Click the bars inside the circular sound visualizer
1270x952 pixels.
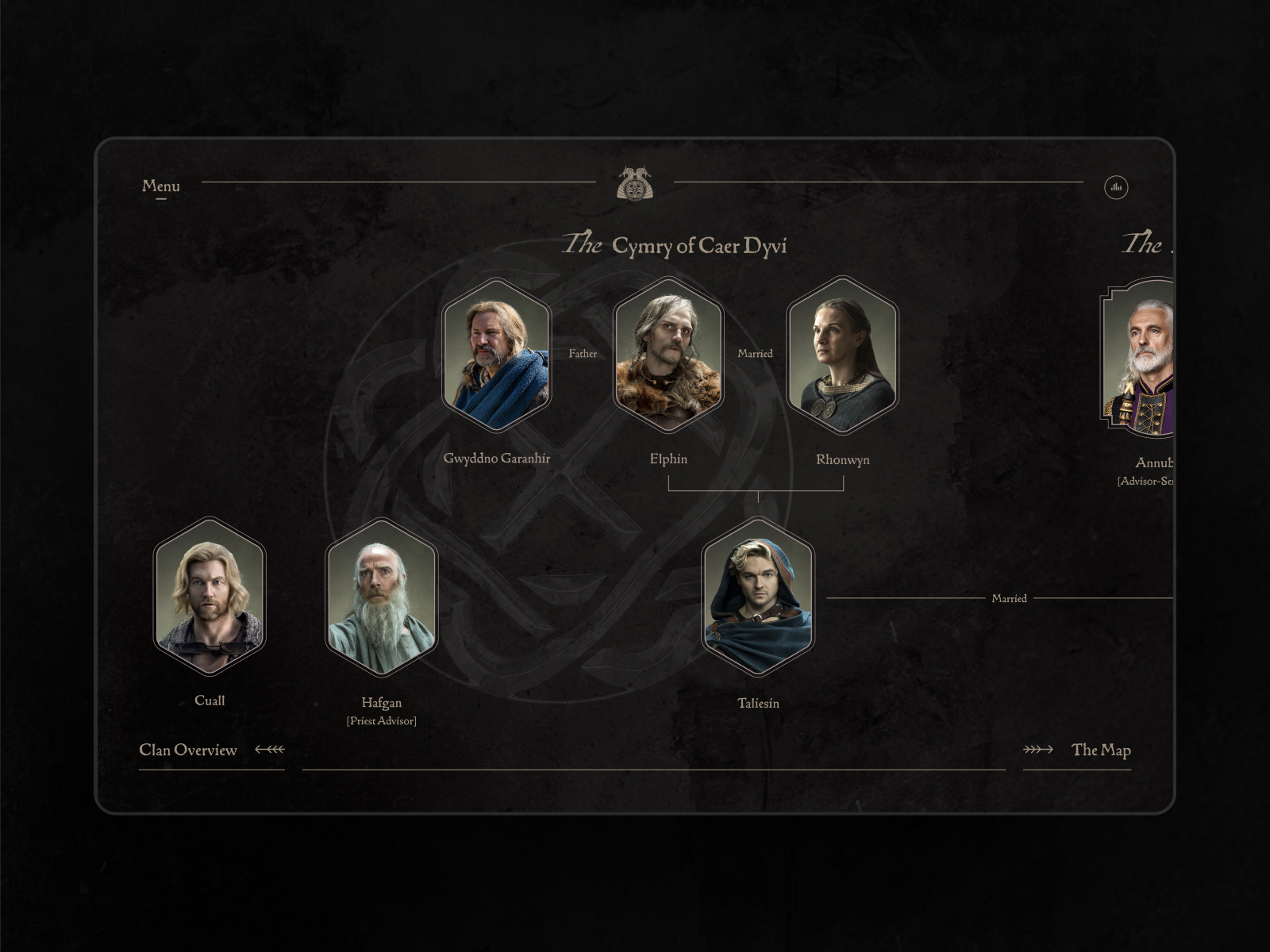coord(1116,187)
